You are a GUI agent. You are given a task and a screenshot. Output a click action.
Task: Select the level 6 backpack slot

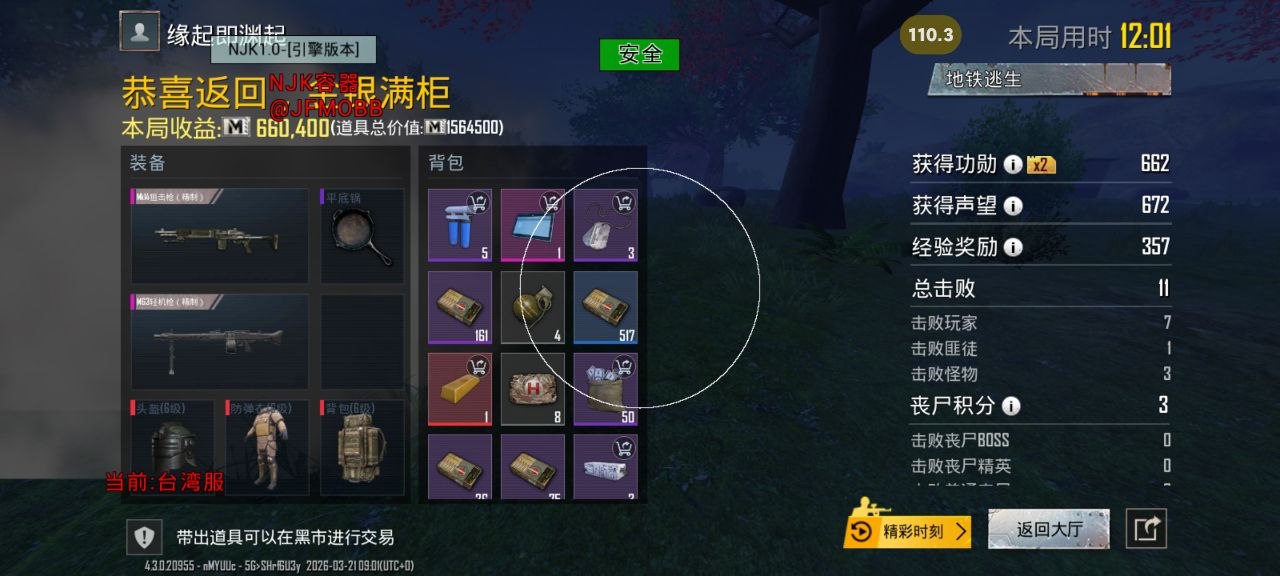[x=362, y=446]
